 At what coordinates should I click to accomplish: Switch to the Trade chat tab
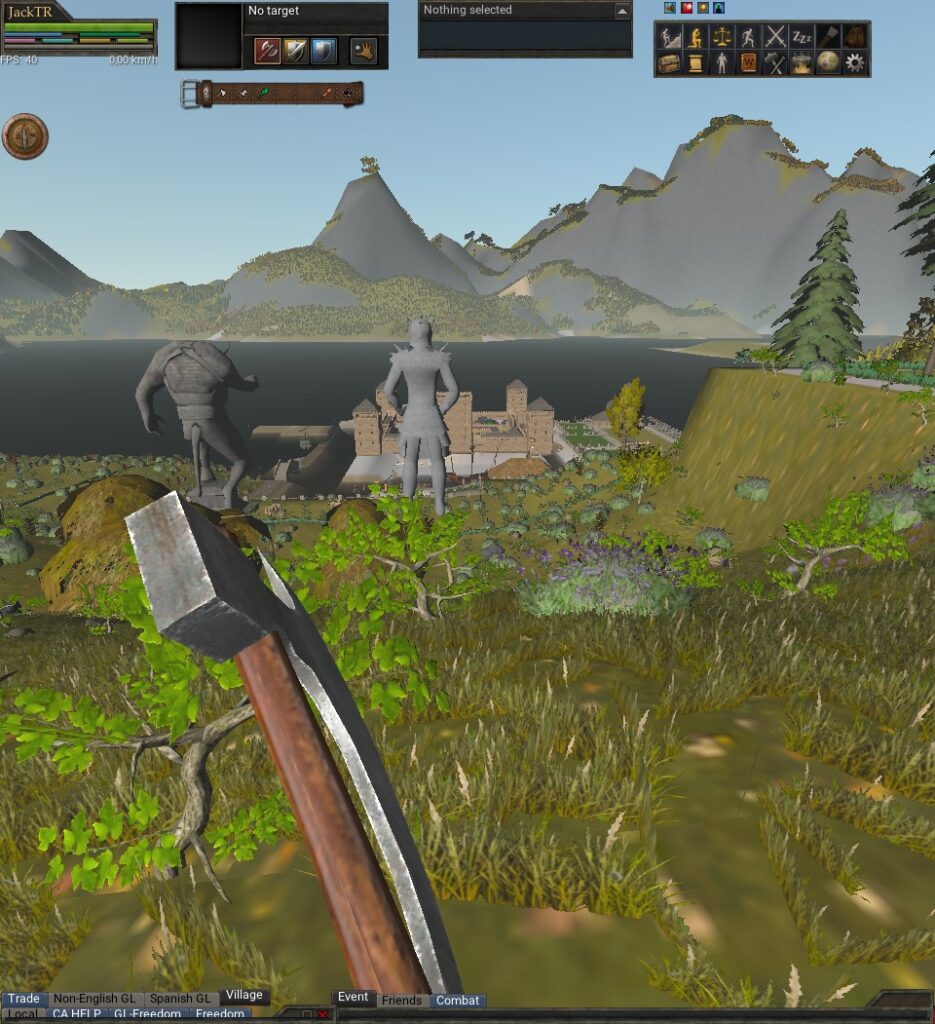(x=24, y=998)
